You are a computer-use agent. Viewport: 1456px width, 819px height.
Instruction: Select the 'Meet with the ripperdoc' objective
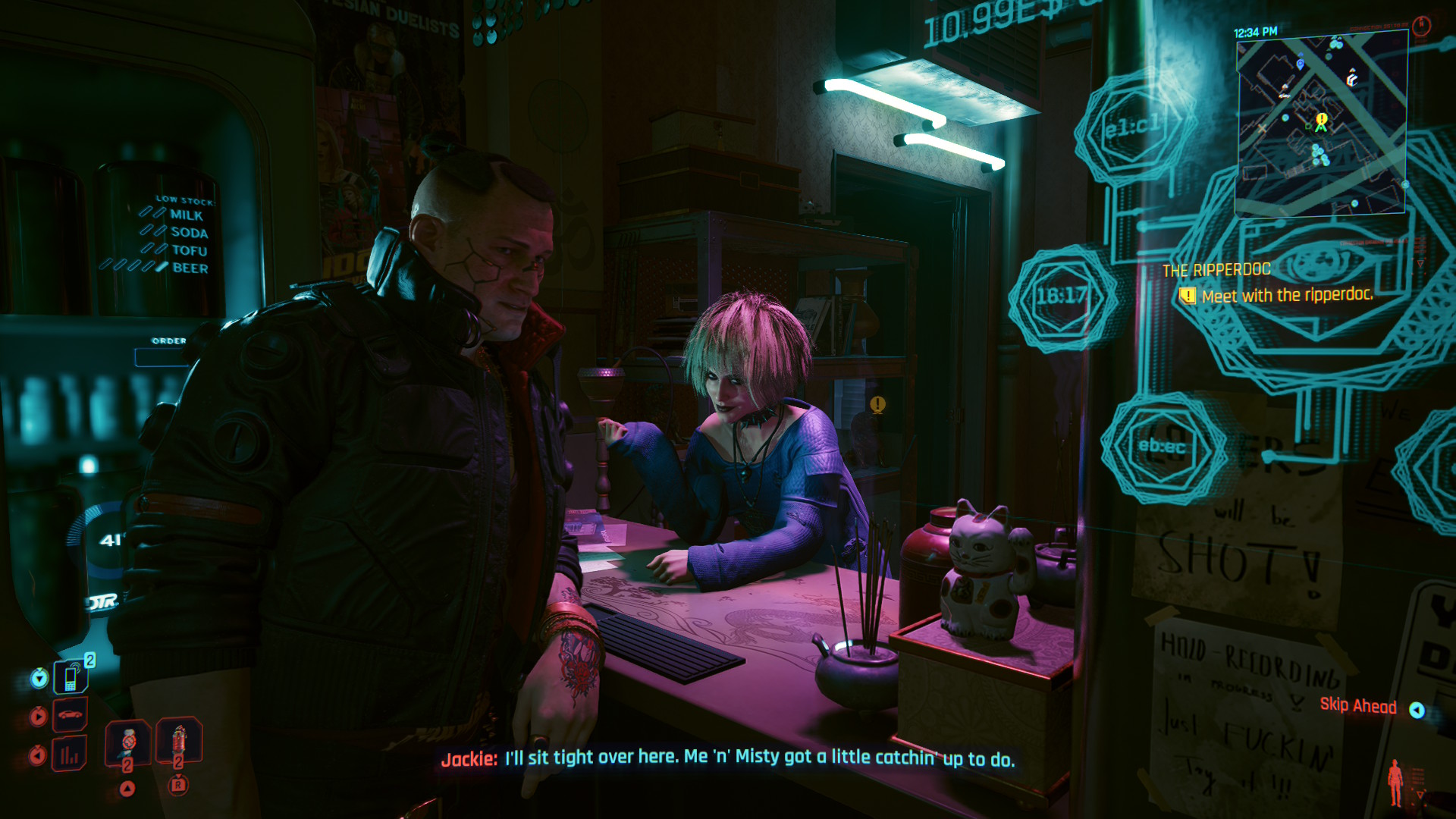pos(1287,295)
